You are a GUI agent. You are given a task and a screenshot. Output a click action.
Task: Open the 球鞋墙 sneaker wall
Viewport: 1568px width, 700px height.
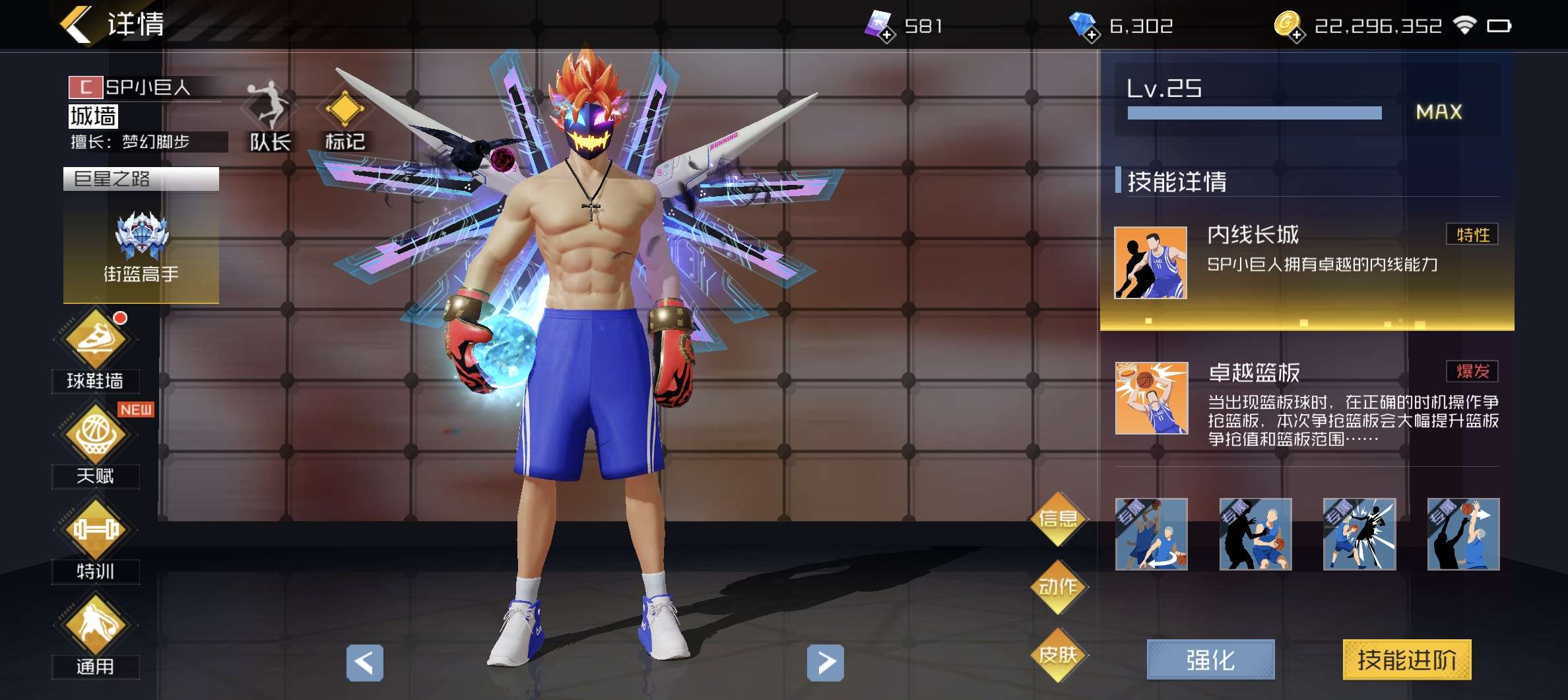[x=96, y=339]
